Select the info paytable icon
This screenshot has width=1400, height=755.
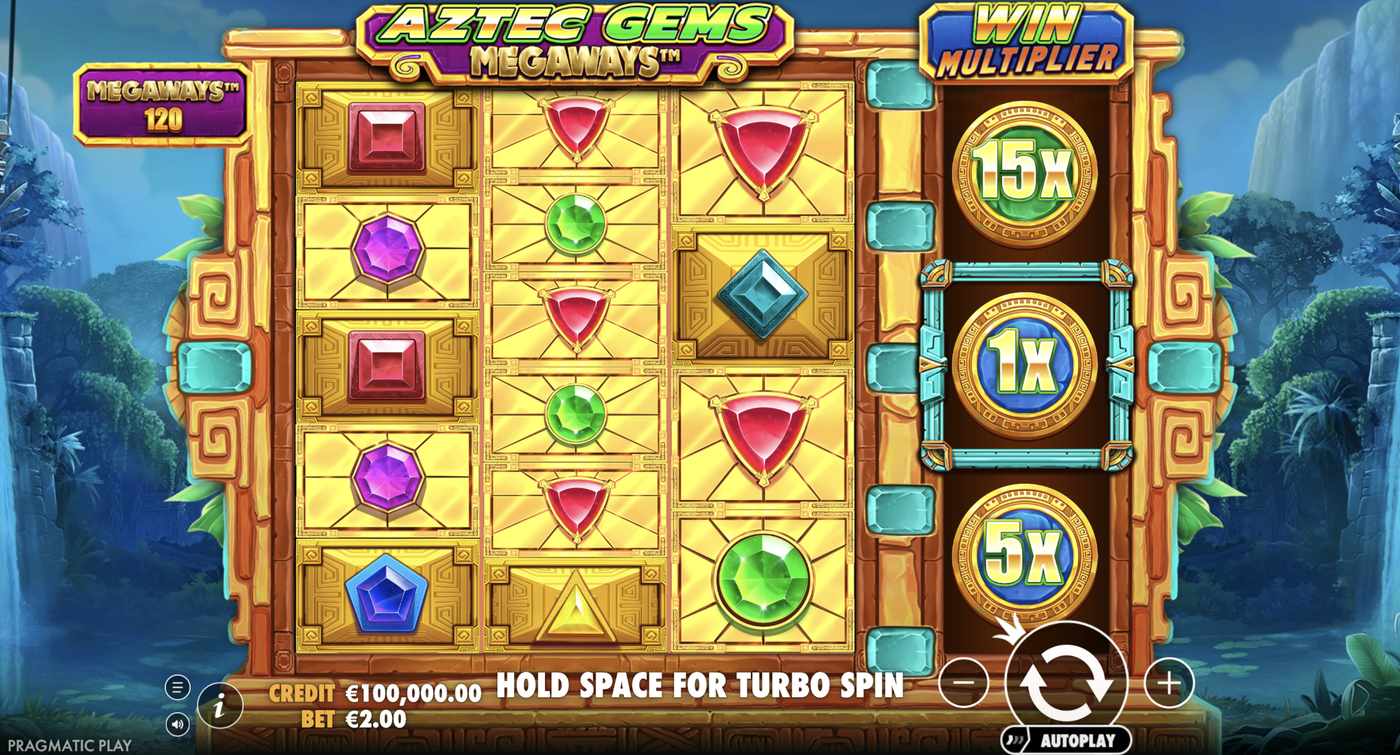tap(218, 703)
